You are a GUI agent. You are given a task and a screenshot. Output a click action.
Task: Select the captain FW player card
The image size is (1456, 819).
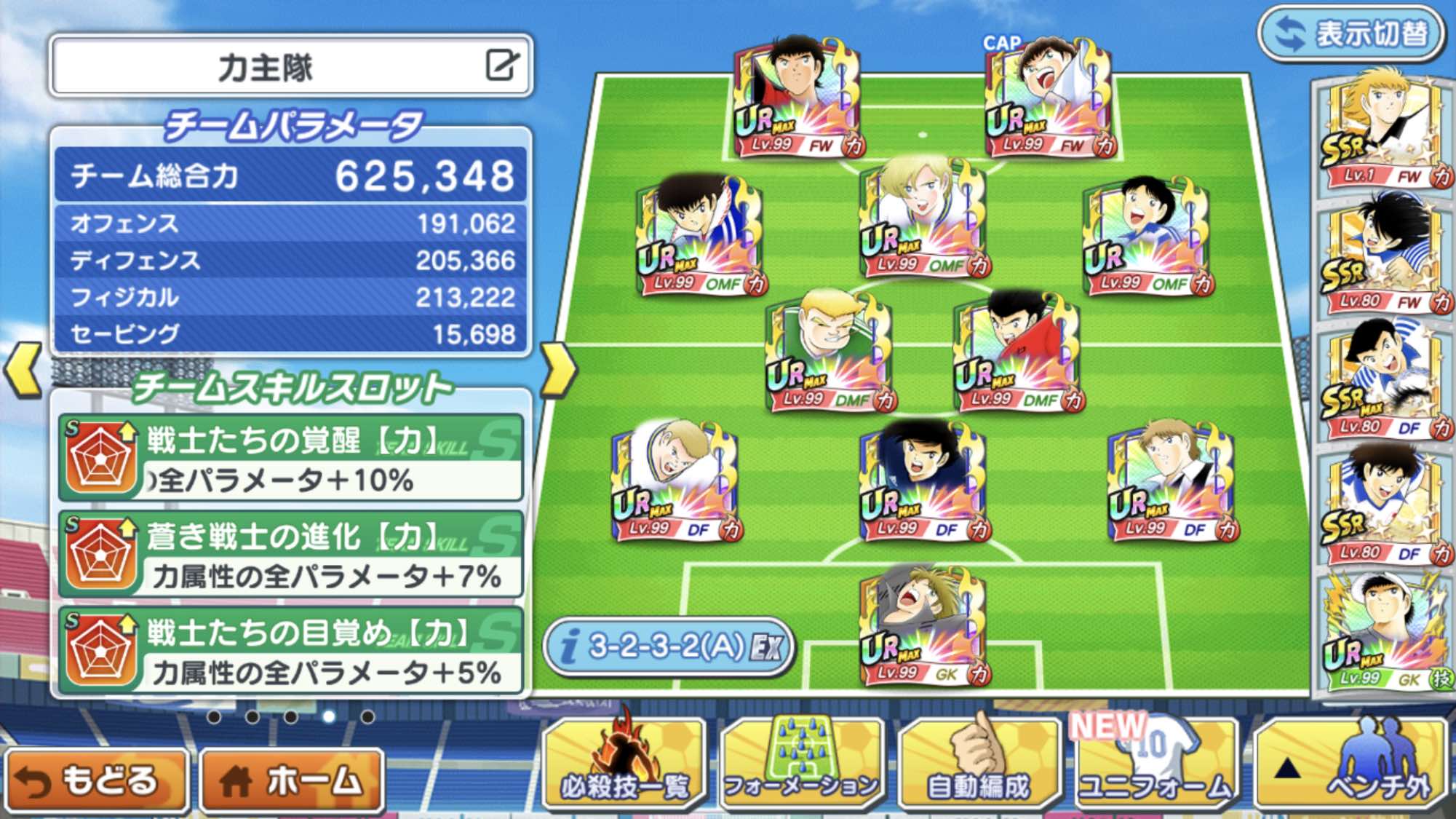pyautogui.click(x=1049, y=98)
